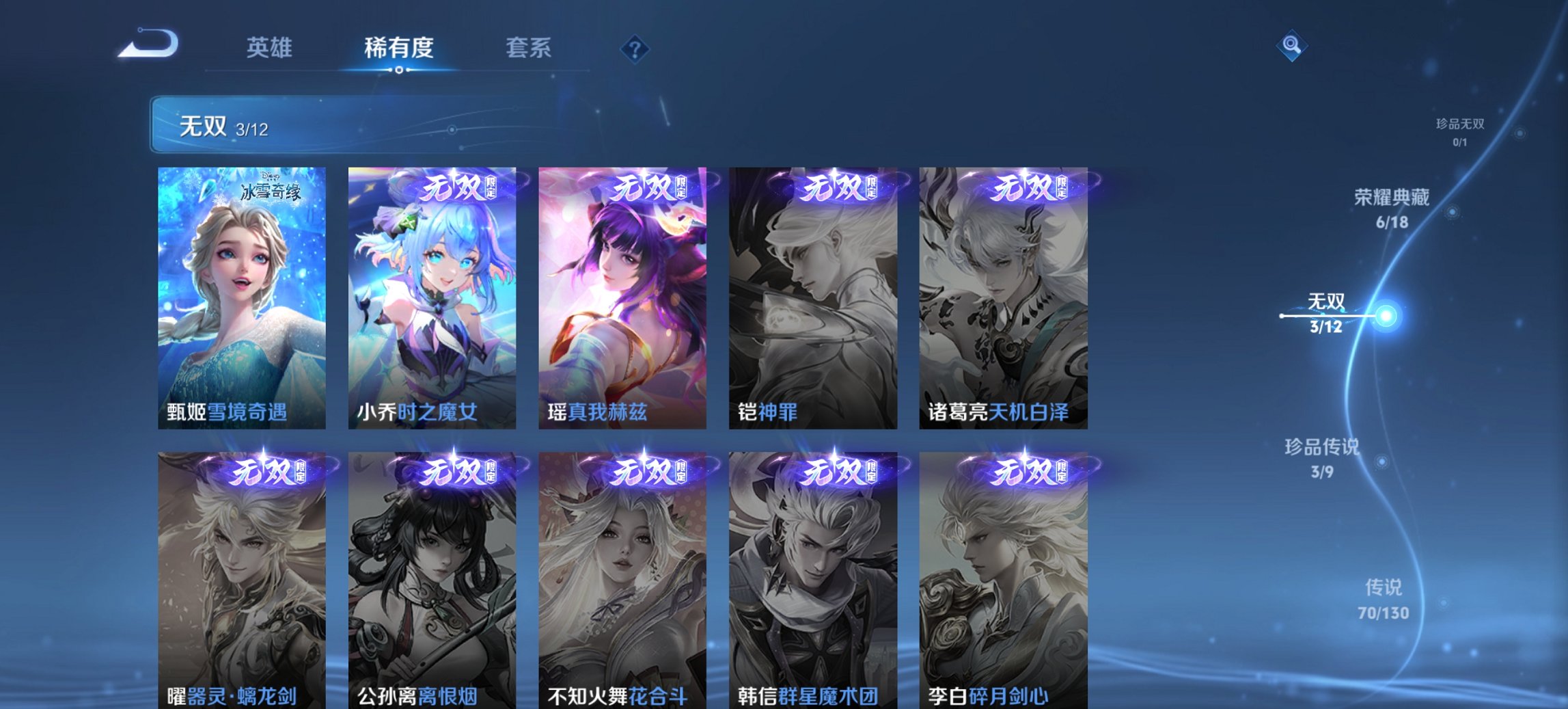Switch to the 套系 tab
Viewport: 1568px width, 709px height.
tap(529, 48)
